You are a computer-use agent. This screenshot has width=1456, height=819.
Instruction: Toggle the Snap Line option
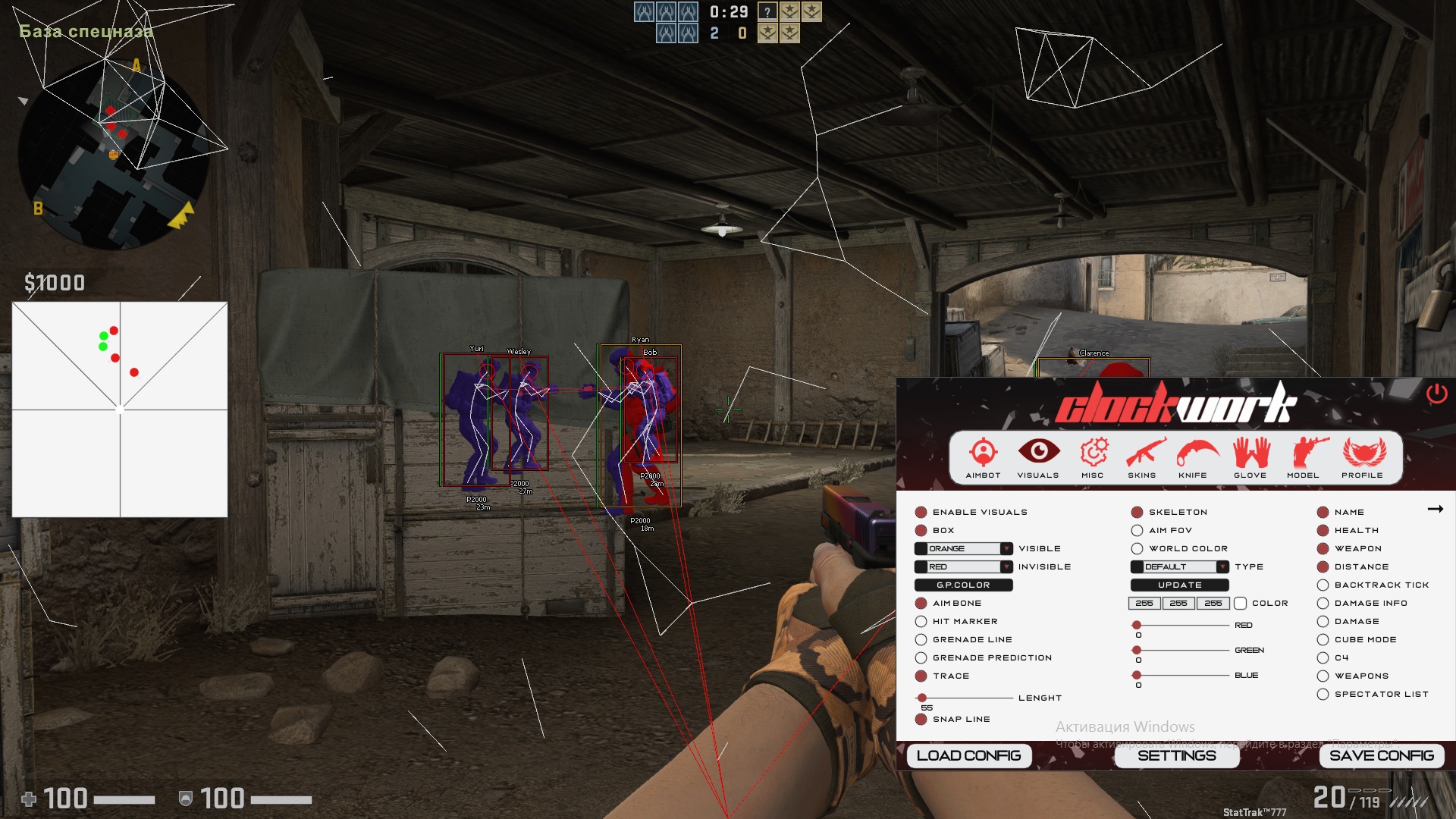click(921, 720)
